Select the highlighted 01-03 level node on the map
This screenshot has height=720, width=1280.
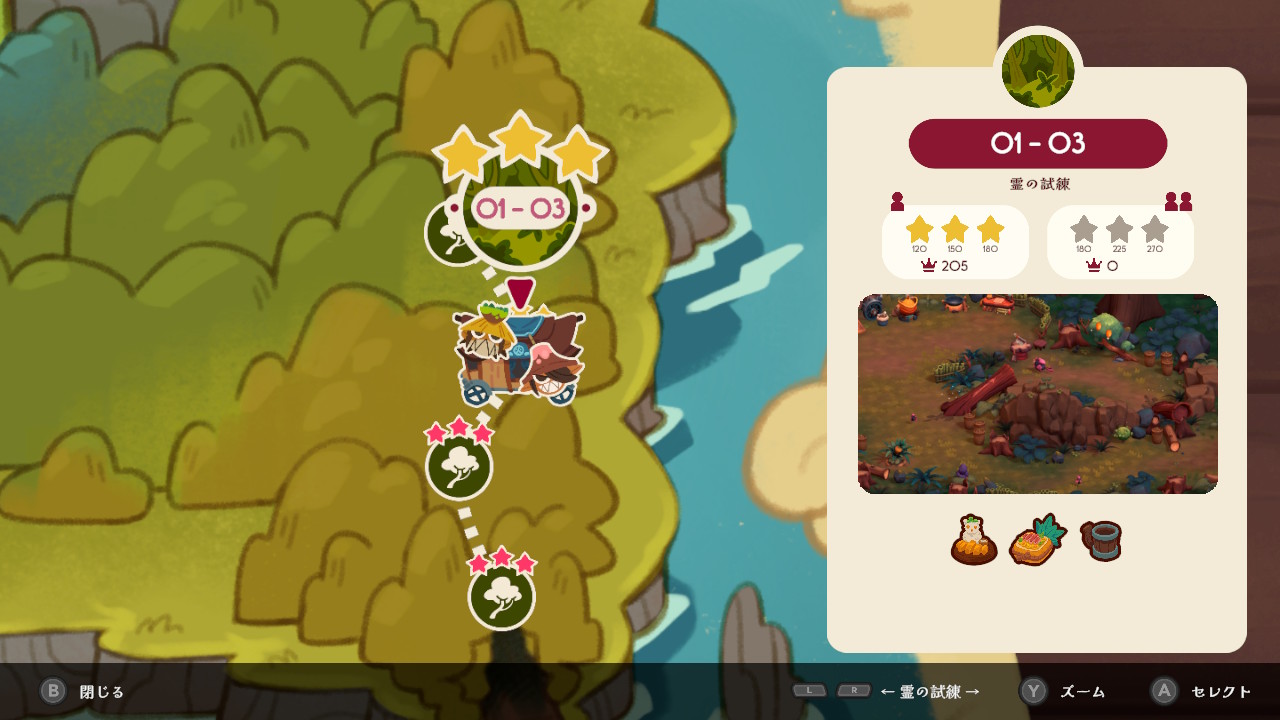pos(520,210)
